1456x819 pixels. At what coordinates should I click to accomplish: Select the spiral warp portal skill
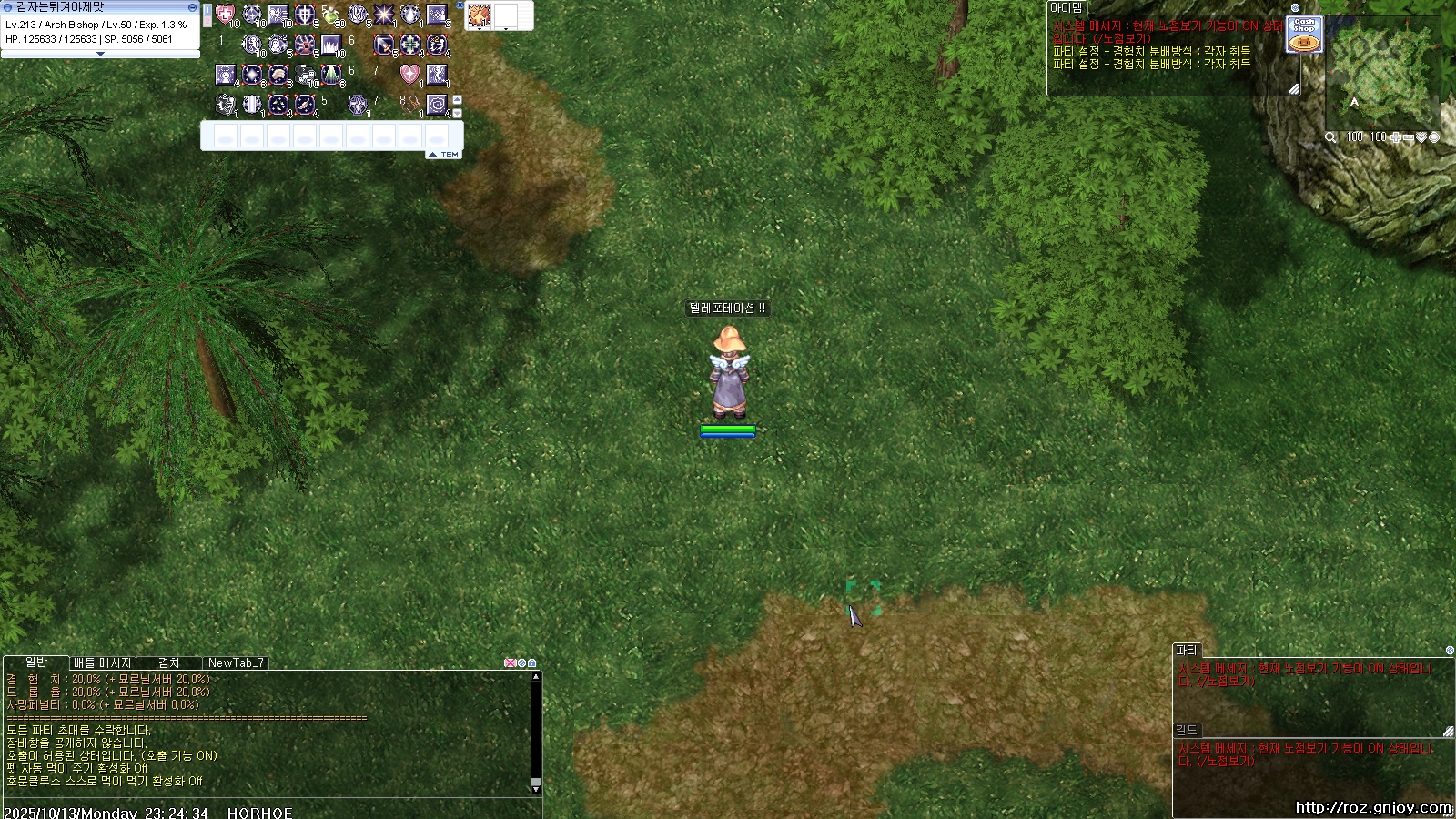pos(437,104)
